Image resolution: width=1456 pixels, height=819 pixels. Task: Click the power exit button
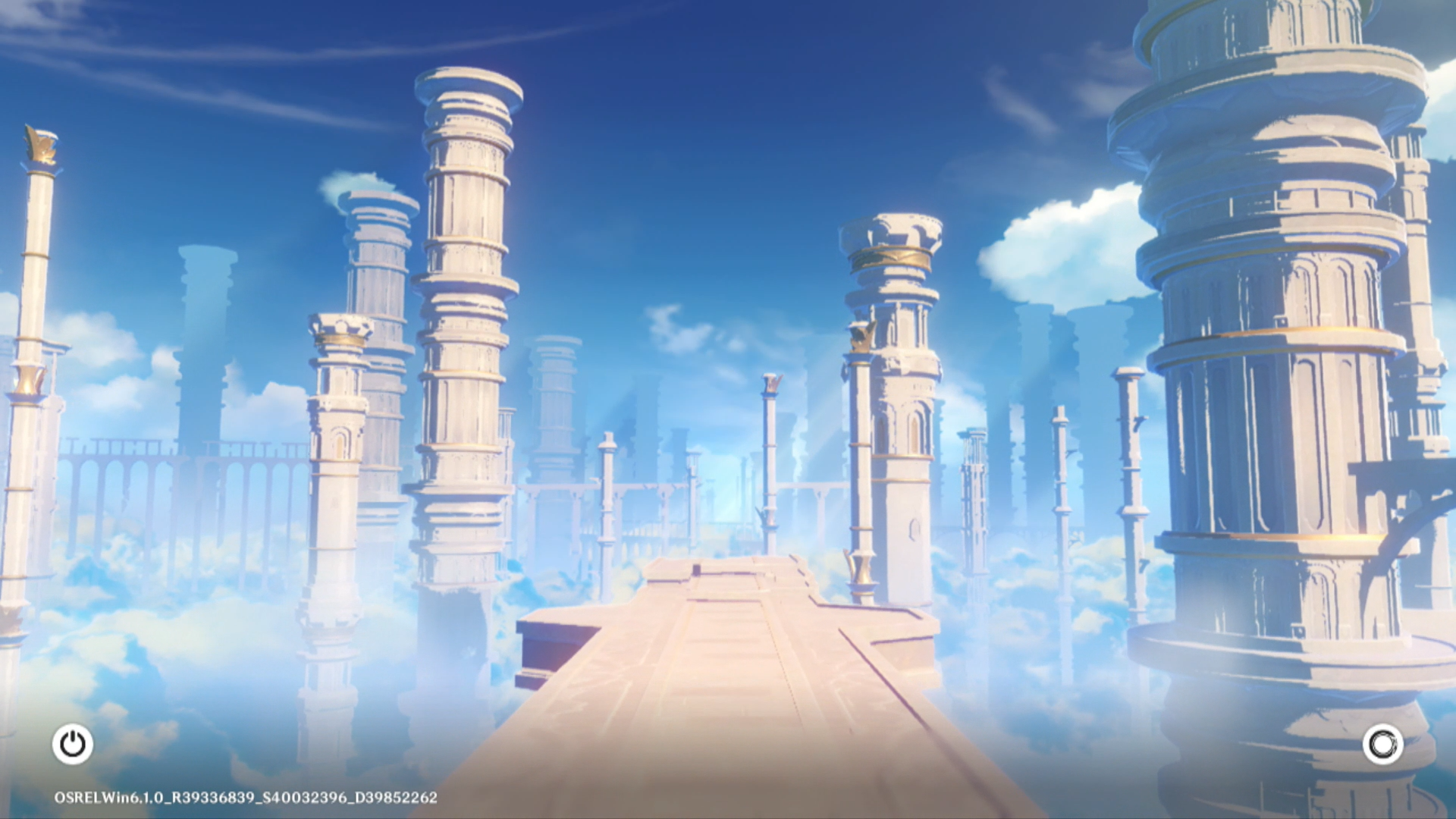point(73,744)
